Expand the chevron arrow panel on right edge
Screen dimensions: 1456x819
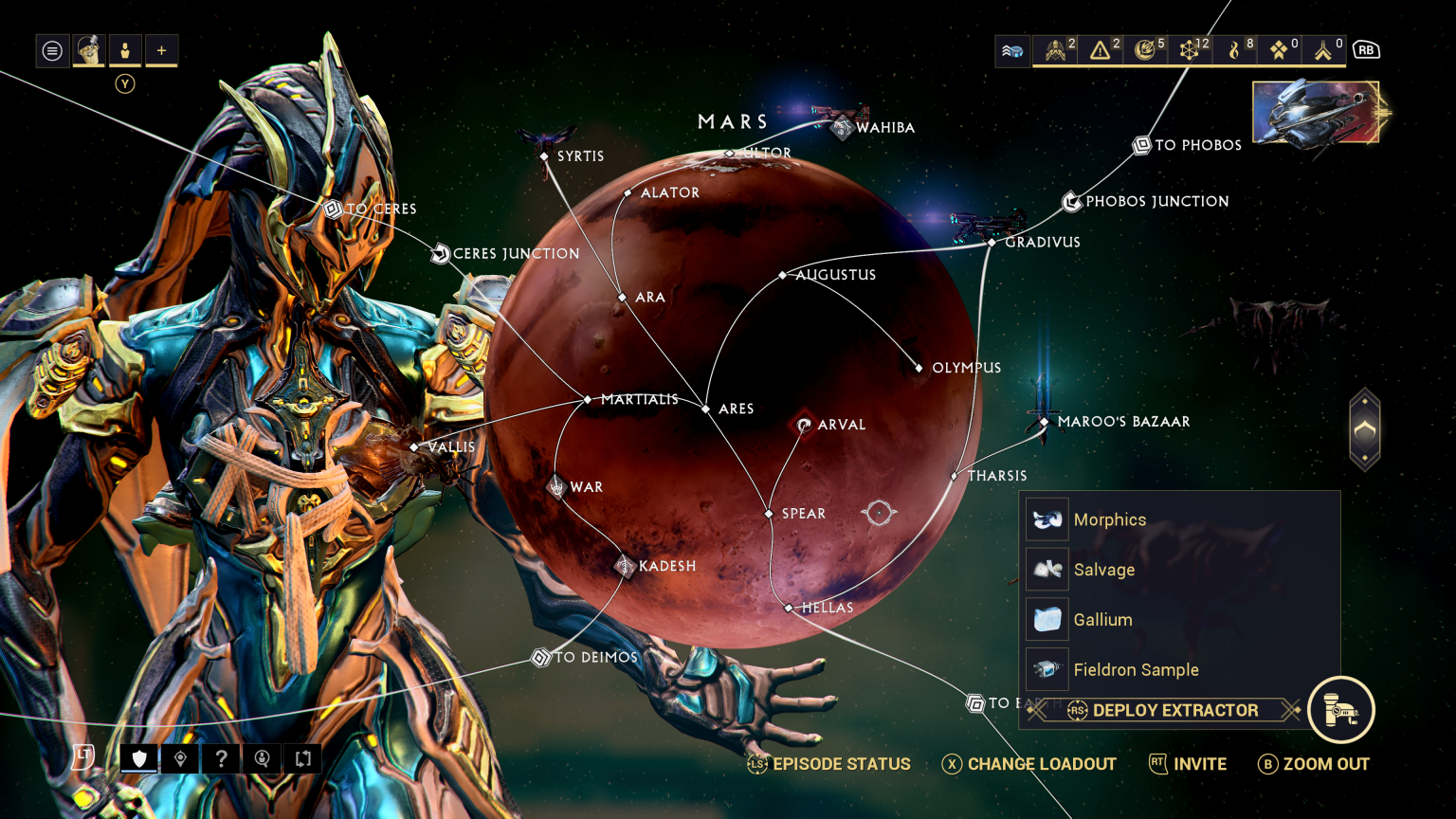[x=1364, y=428]
